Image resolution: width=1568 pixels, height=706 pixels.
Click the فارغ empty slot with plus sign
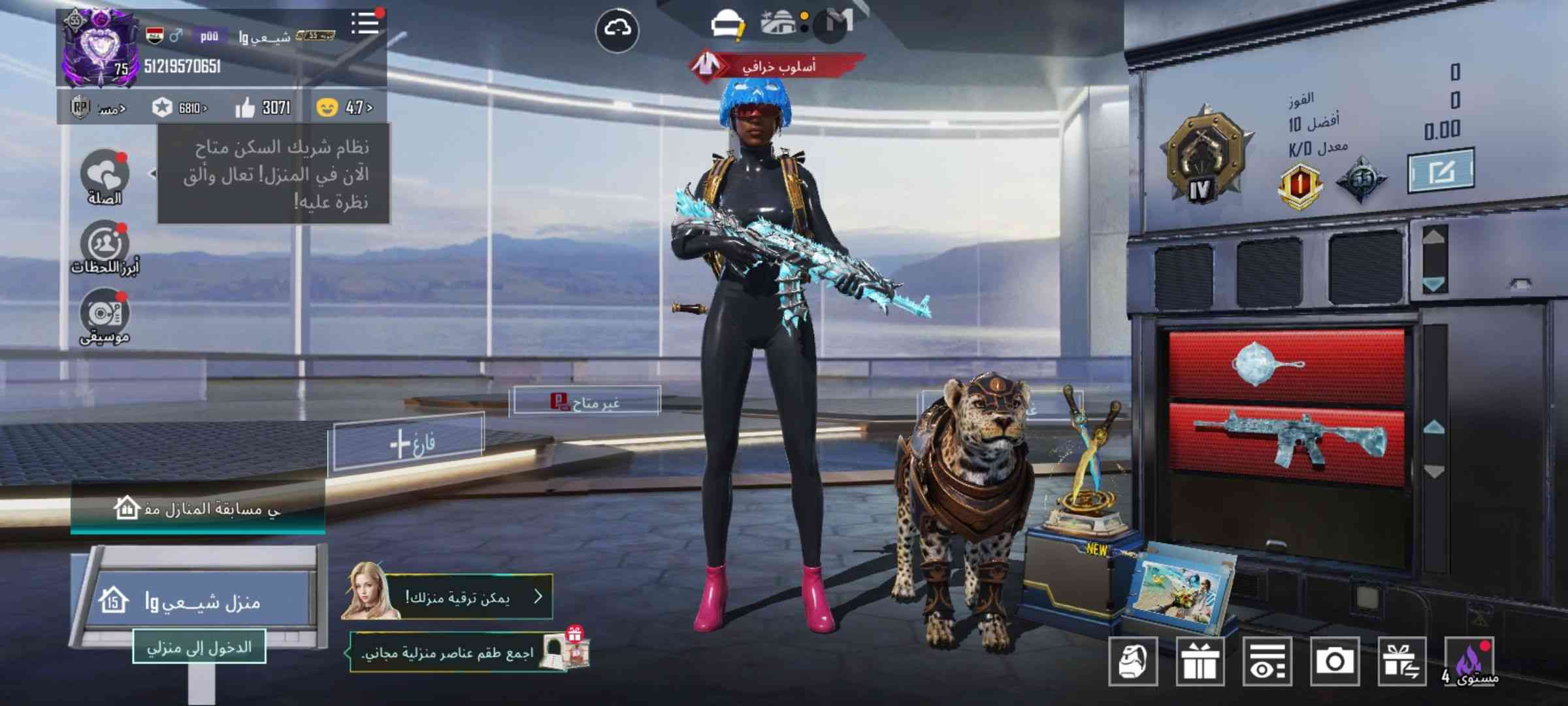[x=410, y=444]
